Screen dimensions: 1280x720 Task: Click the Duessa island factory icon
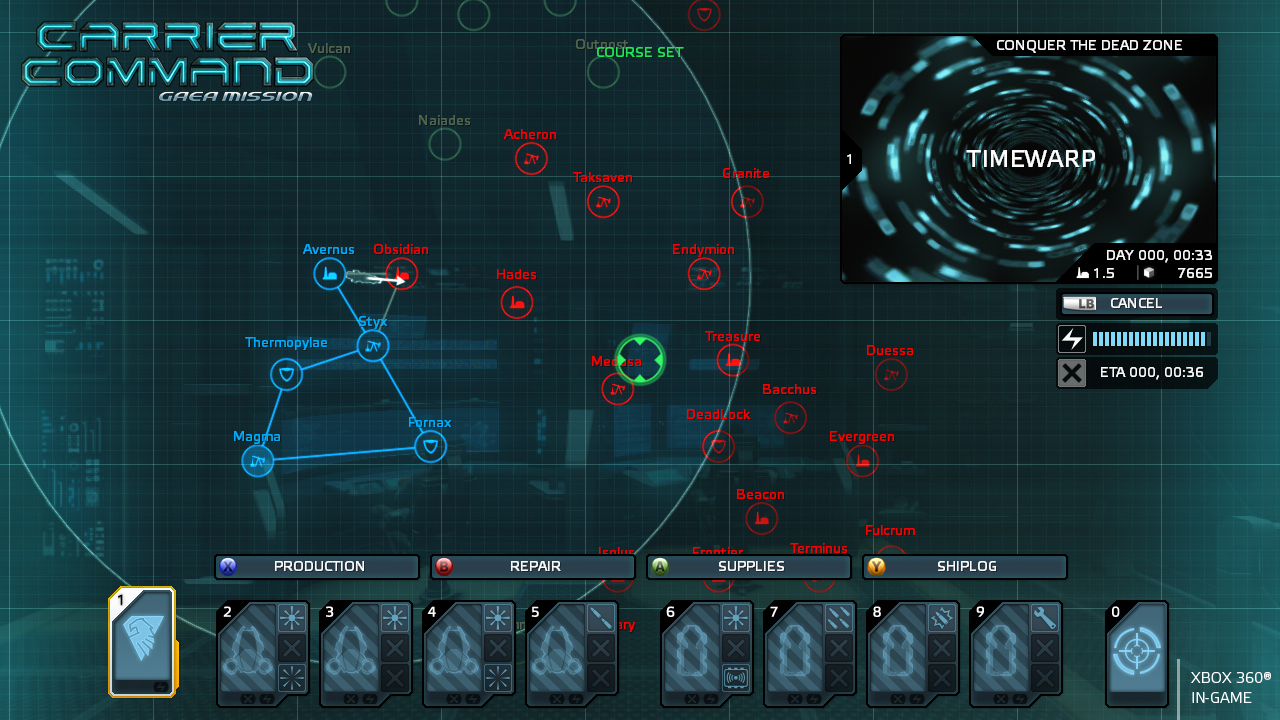[x=890, y=374]
